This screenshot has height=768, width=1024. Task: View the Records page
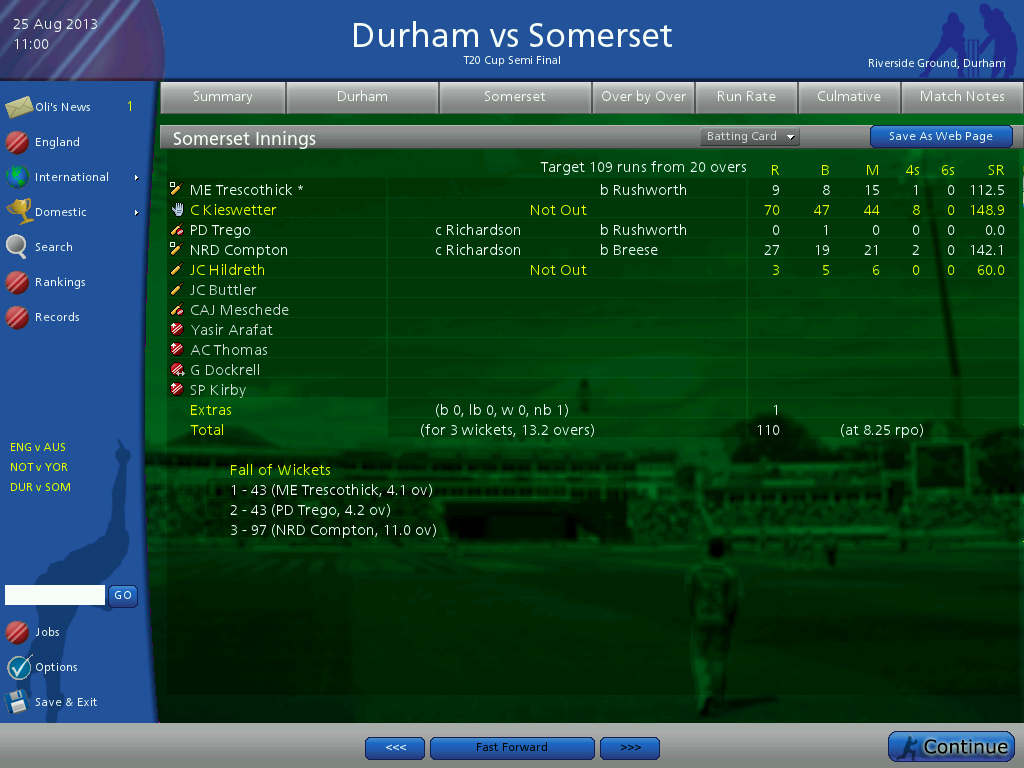(x=57, y=317)
